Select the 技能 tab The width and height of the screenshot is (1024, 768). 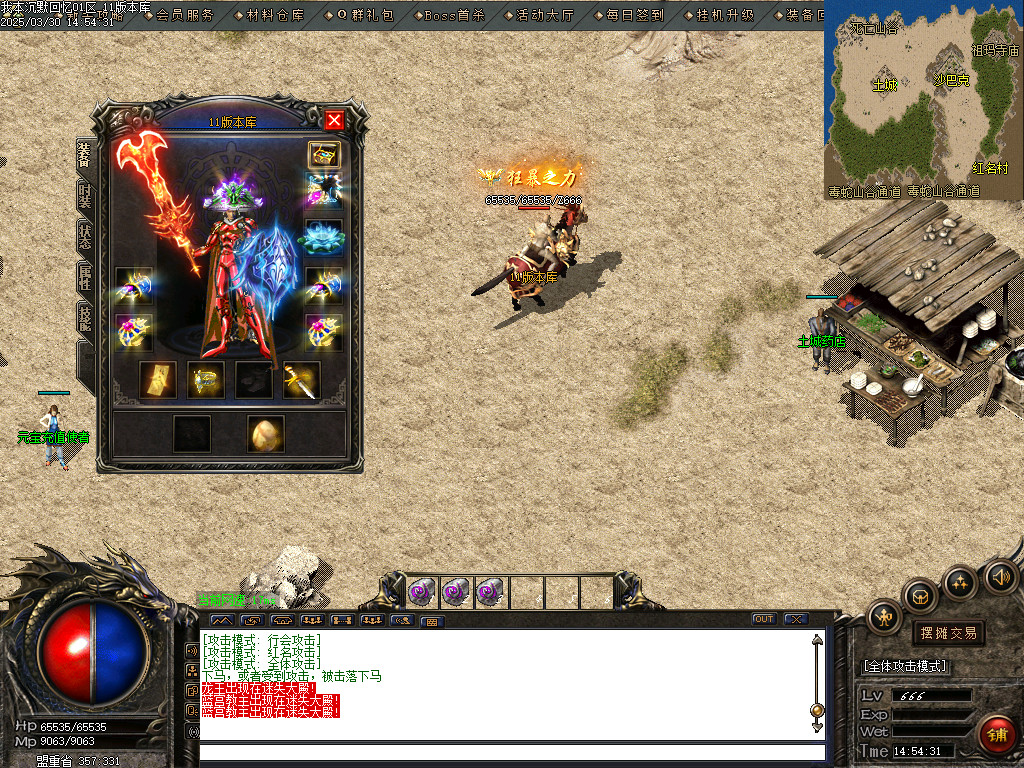pos(85,319)
